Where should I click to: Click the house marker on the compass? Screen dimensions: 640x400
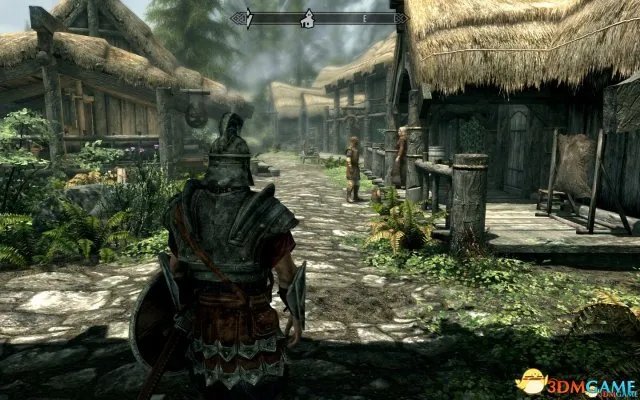[x=309, y=17]
